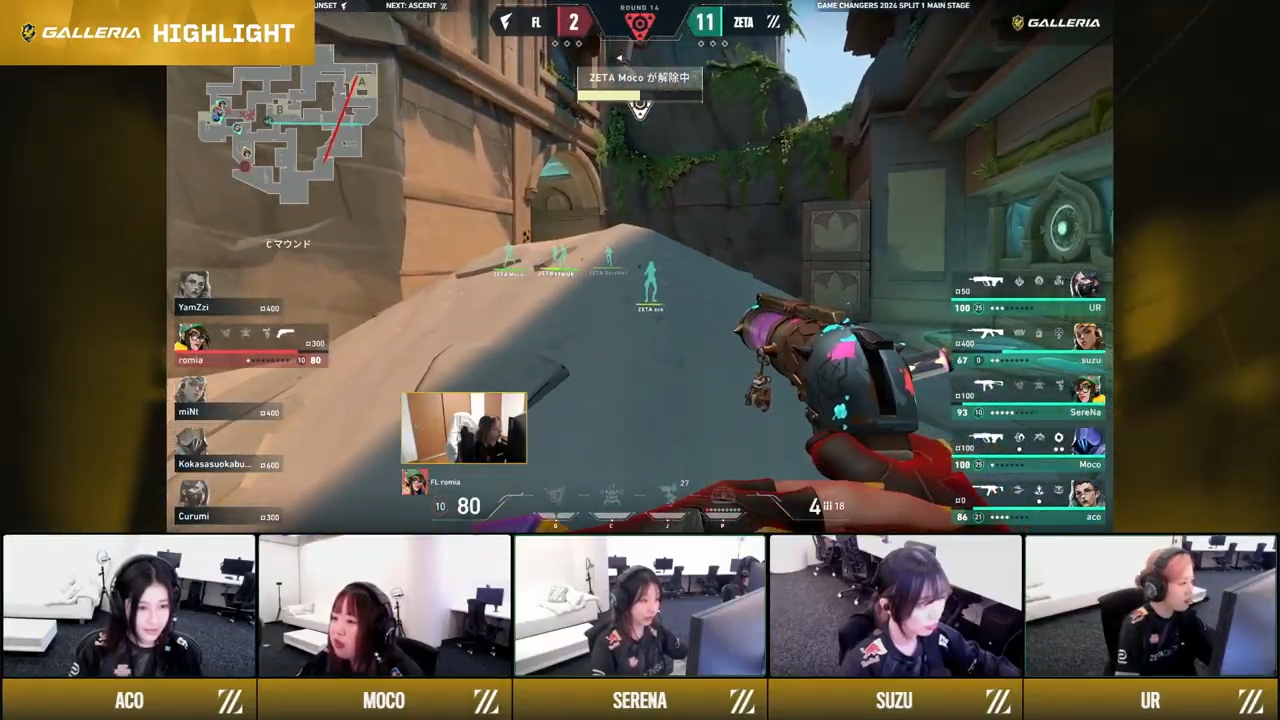Click the ROUND 14 label at top center
The height and width of the screenshot is (720, 1280).
click(x=640, y=8)
